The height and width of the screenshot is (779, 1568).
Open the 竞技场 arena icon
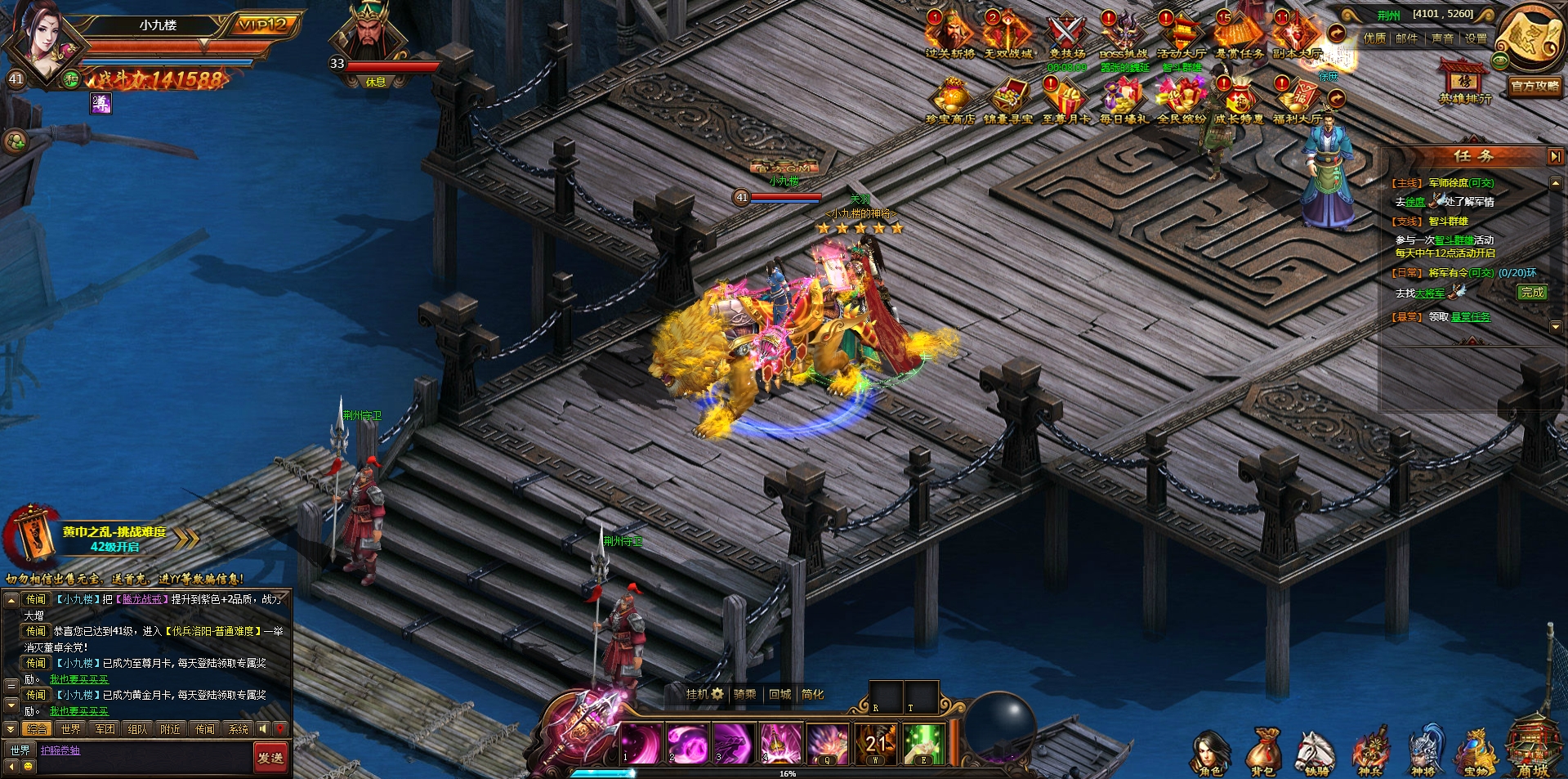[x=1065, y=34]
